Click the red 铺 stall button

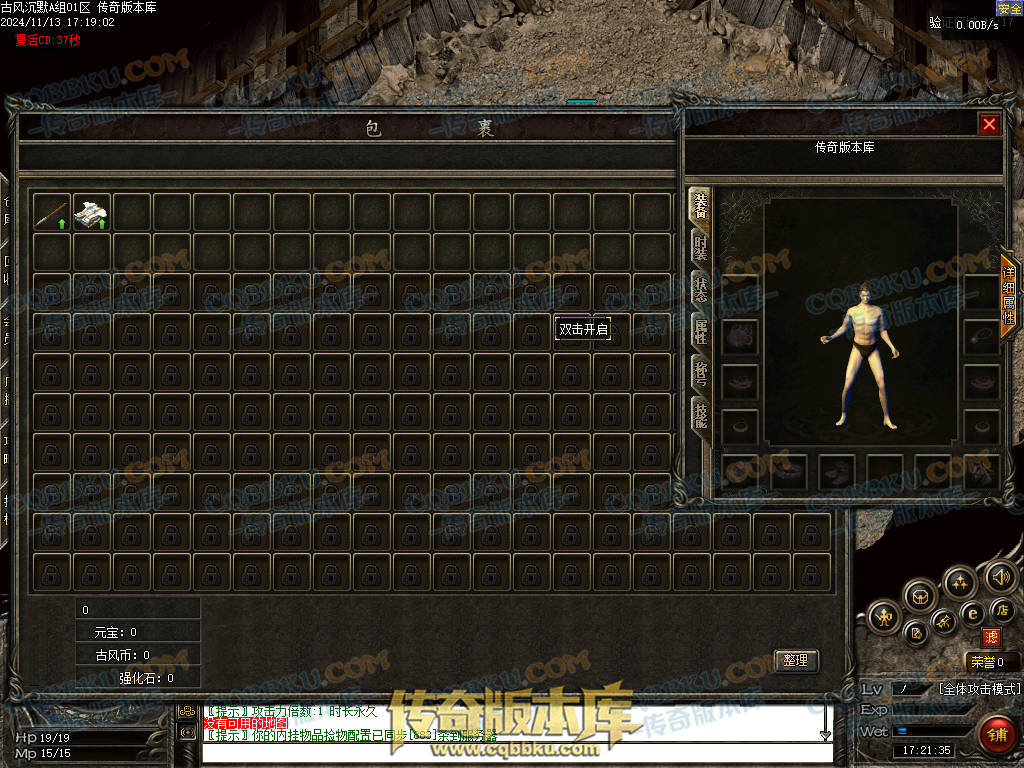pos(995,735)
